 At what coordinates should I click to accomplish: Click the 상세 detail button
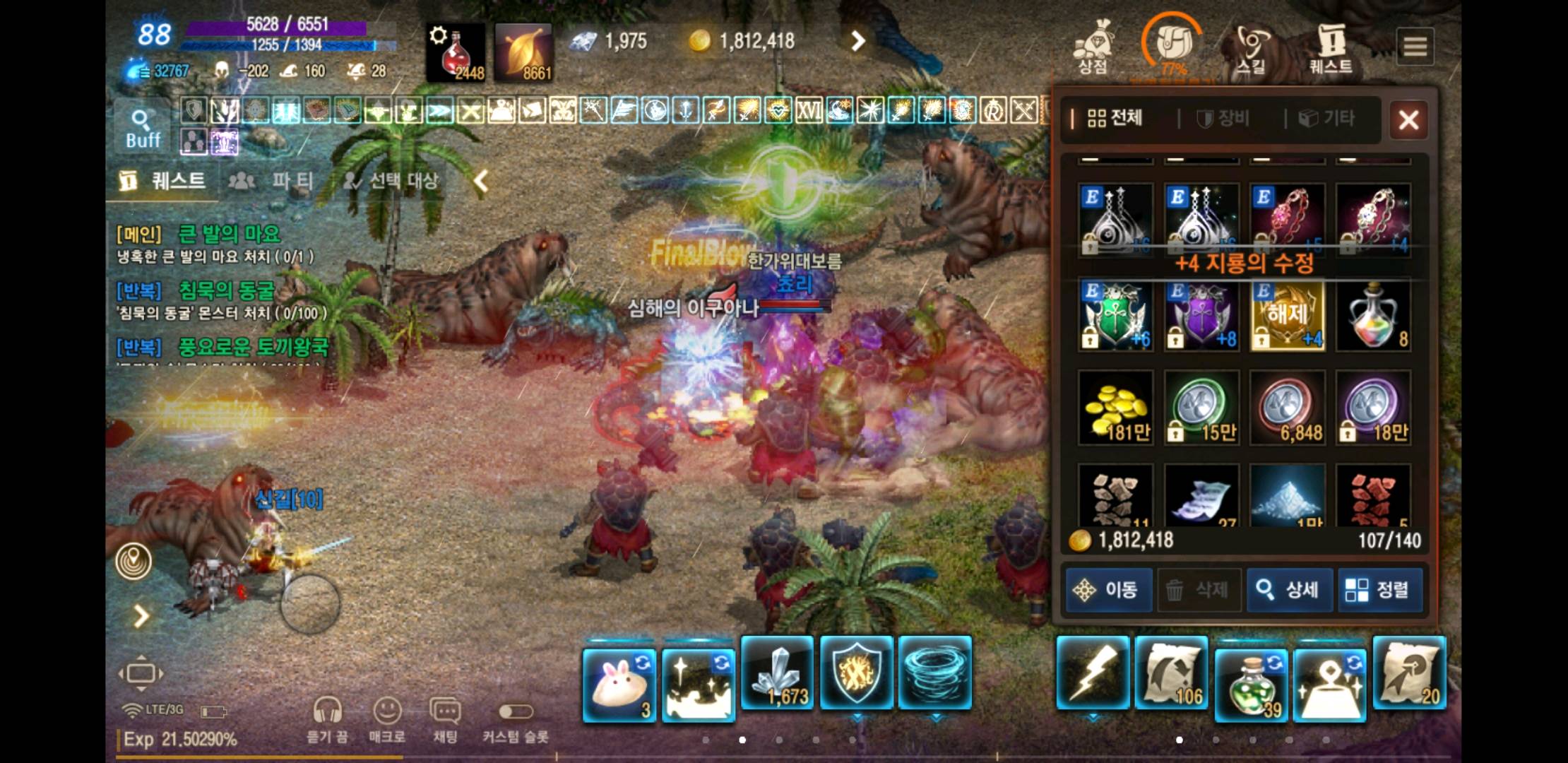[1288, 590]
